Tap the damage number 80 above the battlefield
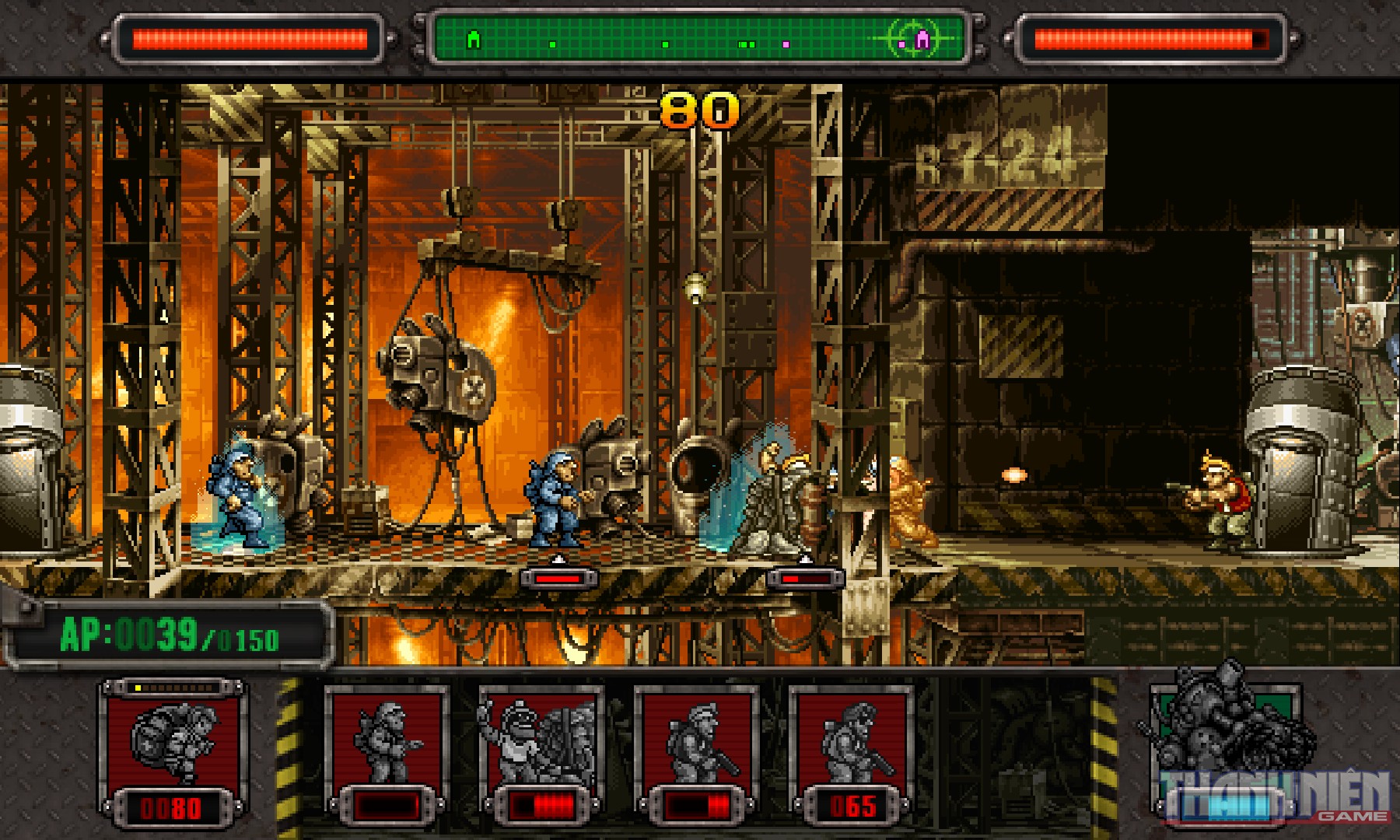The image size is (1400, 840). pyautogui.click(x=700, y=109)
